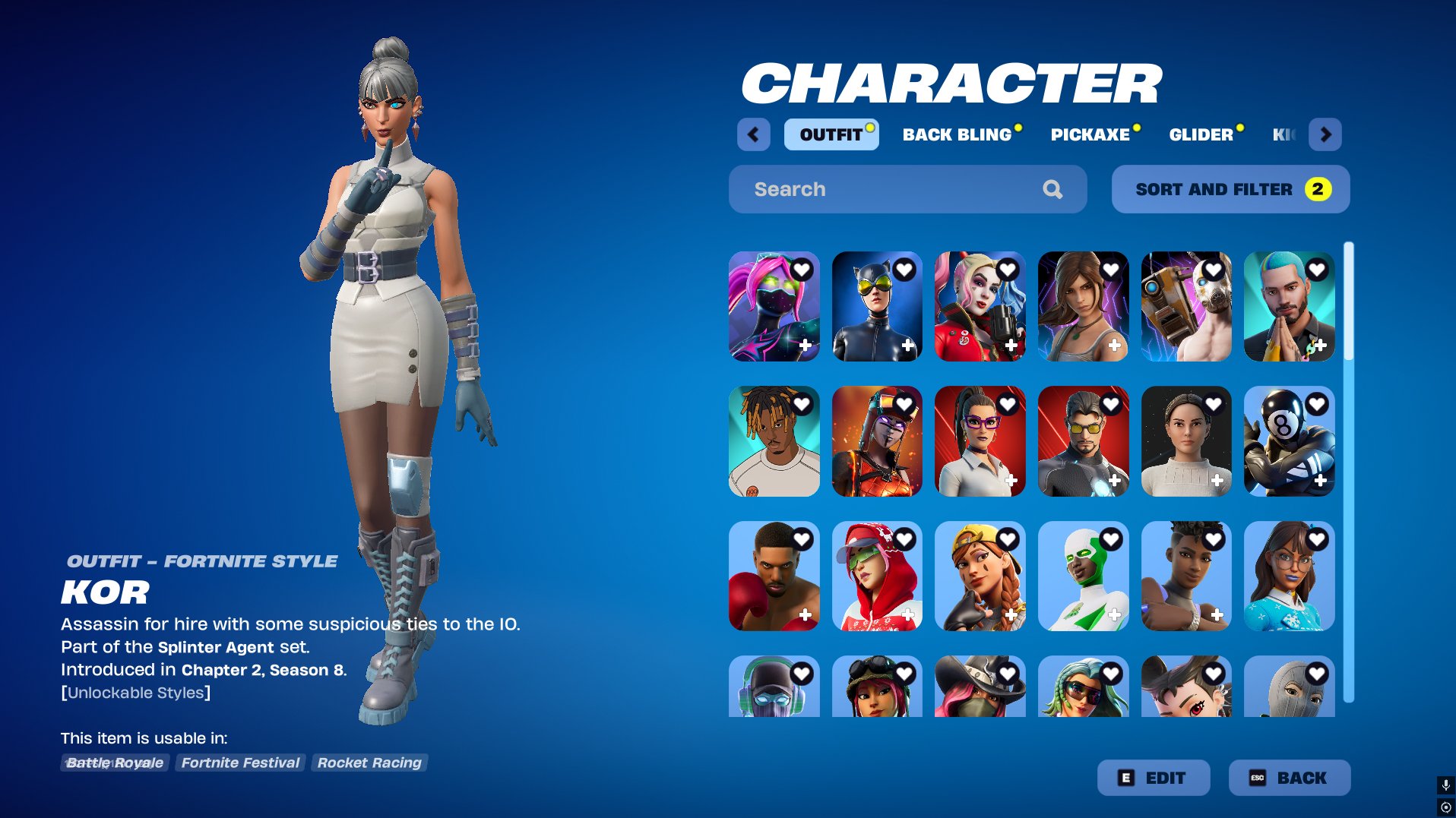This screenshot has width=1456, height=818.
Task: Switch to the BACK BLING tab
Action: point(953,134)
